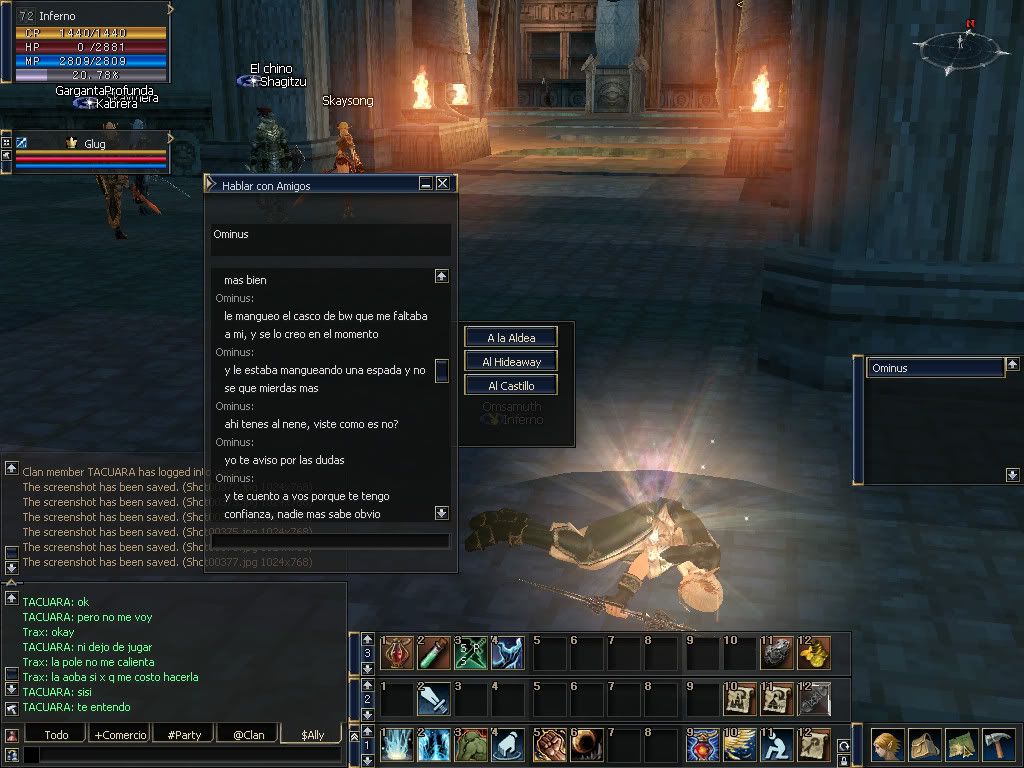Switch to the Todo chat tab

point(56,735)
